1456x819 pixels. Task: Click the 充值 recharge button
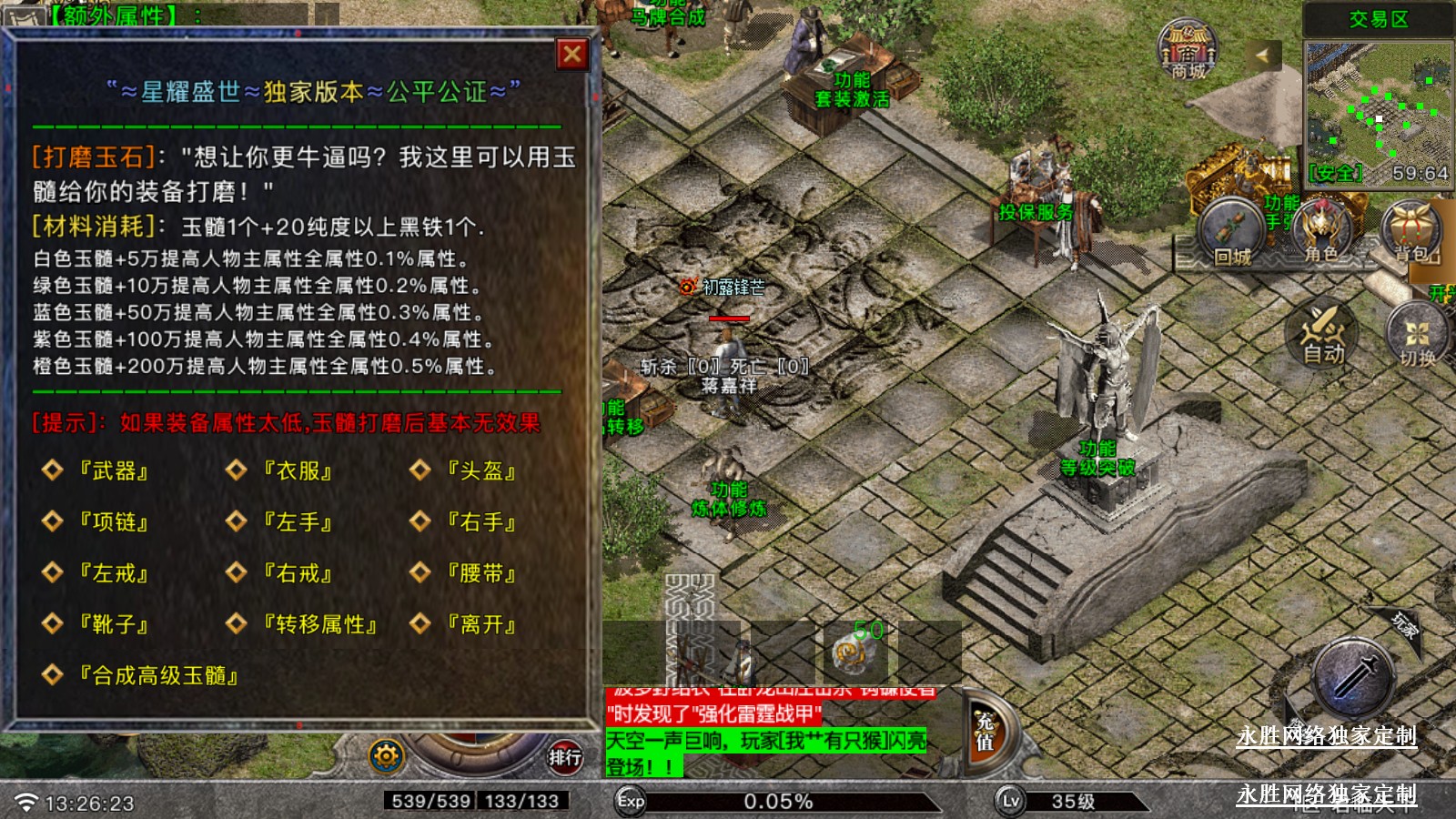(x=986, y=732)
